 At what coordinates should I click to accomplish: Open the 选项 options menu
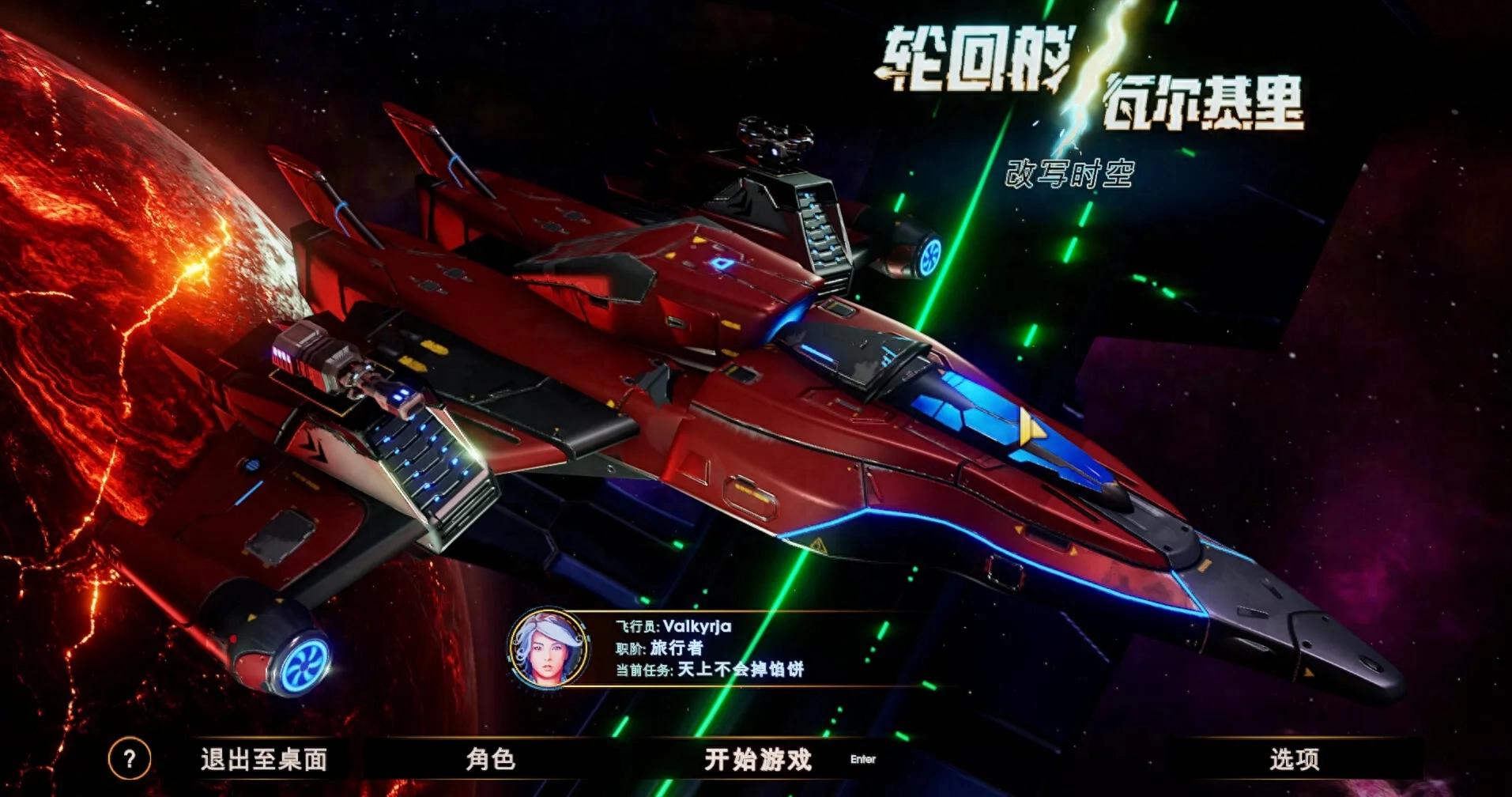[x=1294, y=760]
